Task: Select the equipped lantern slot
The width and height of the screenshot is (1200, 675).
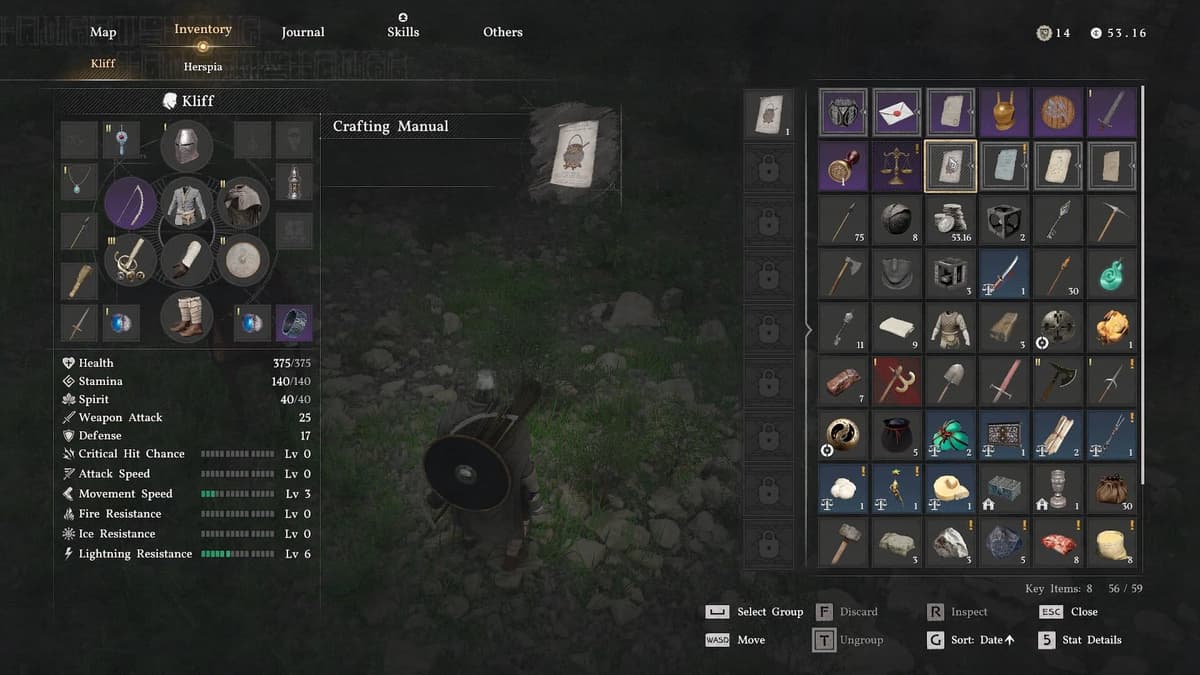Action: tap(294, 182)
